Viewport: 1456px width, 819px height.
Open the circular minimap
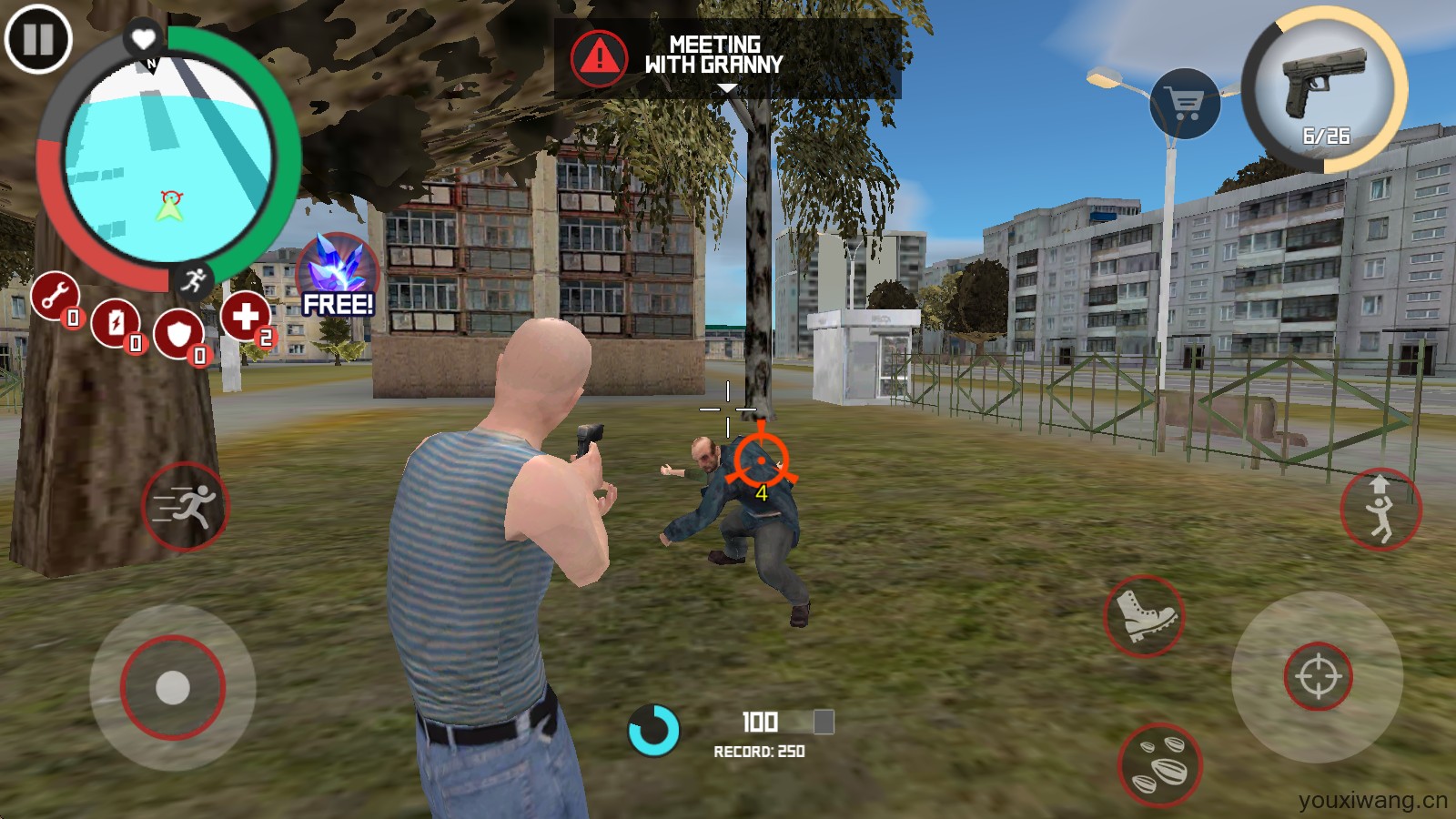169,159
